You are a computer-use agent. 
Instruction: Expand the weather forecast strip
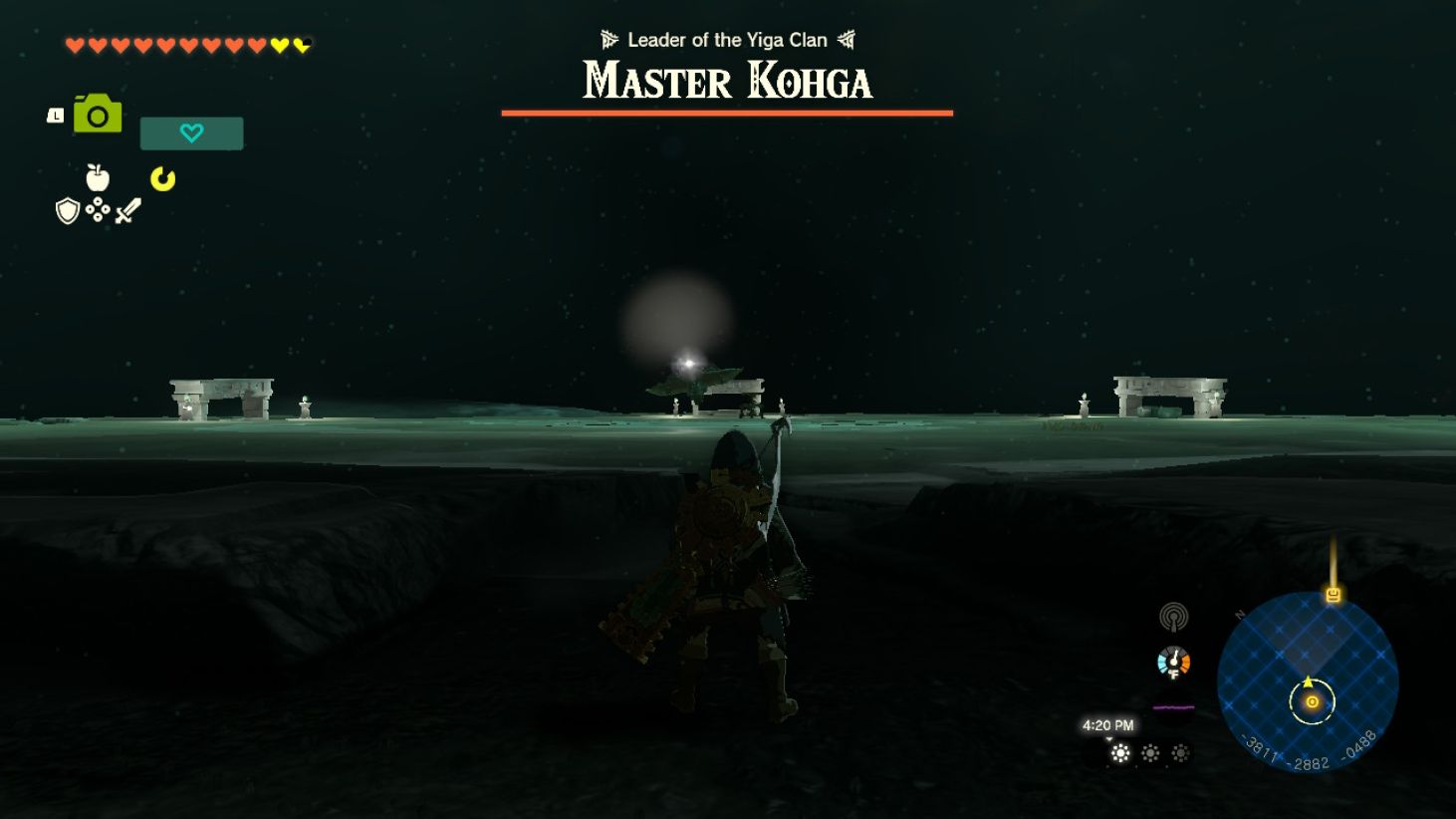[x=1147, y=753]
